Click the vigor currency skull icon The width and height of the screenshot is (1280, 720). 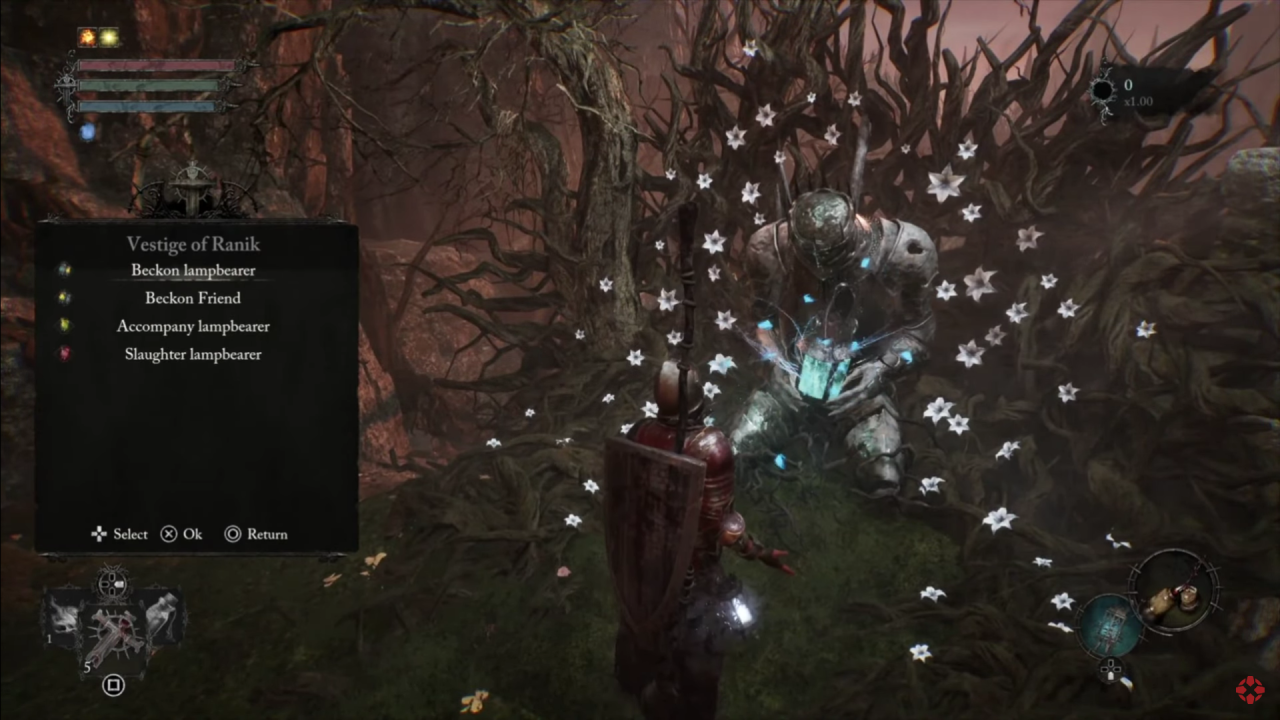point(1103,90)
